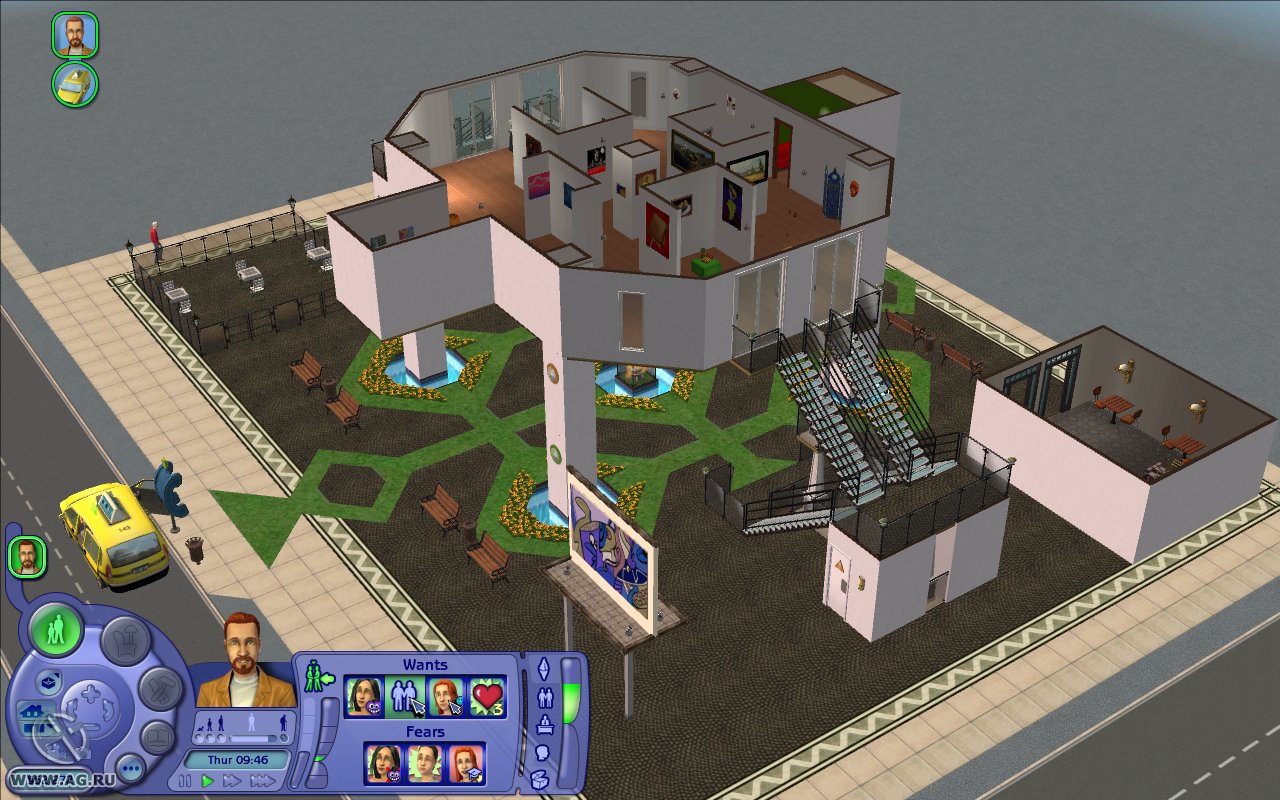Open Buy mode with the armchair button

(125, 638)
